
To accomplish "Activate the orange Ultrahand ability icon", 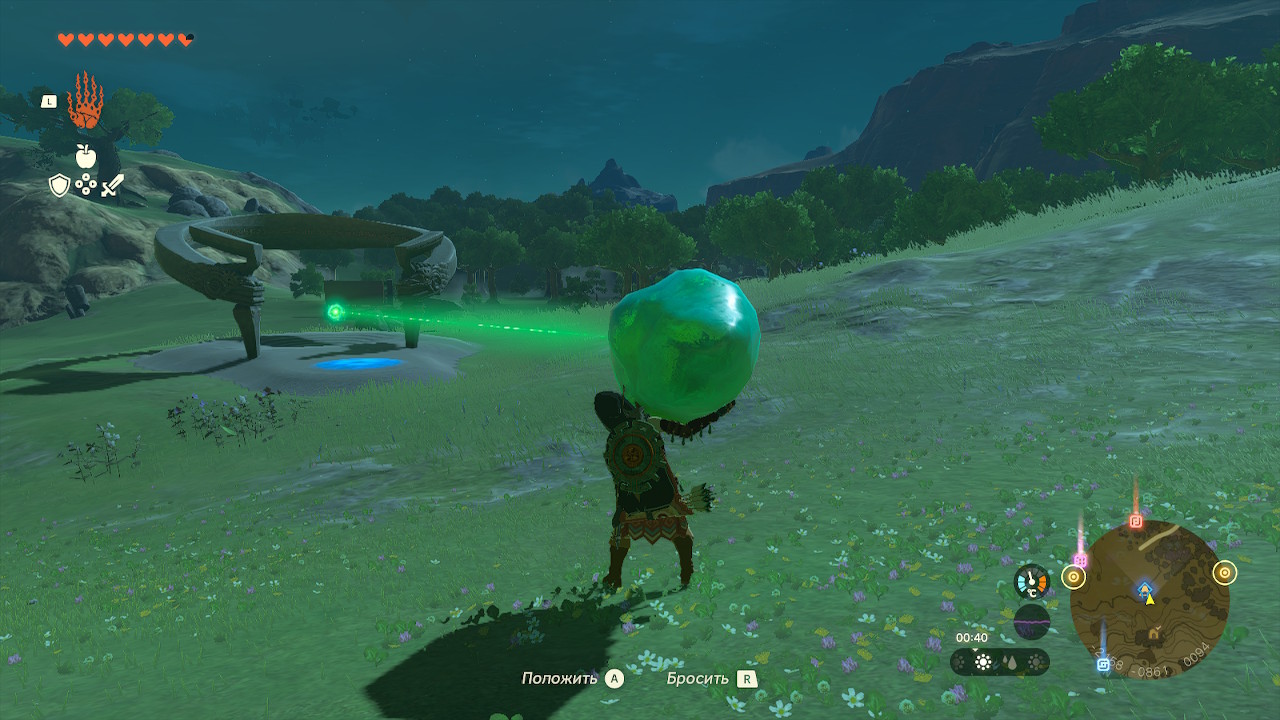I will coord(85,101).
